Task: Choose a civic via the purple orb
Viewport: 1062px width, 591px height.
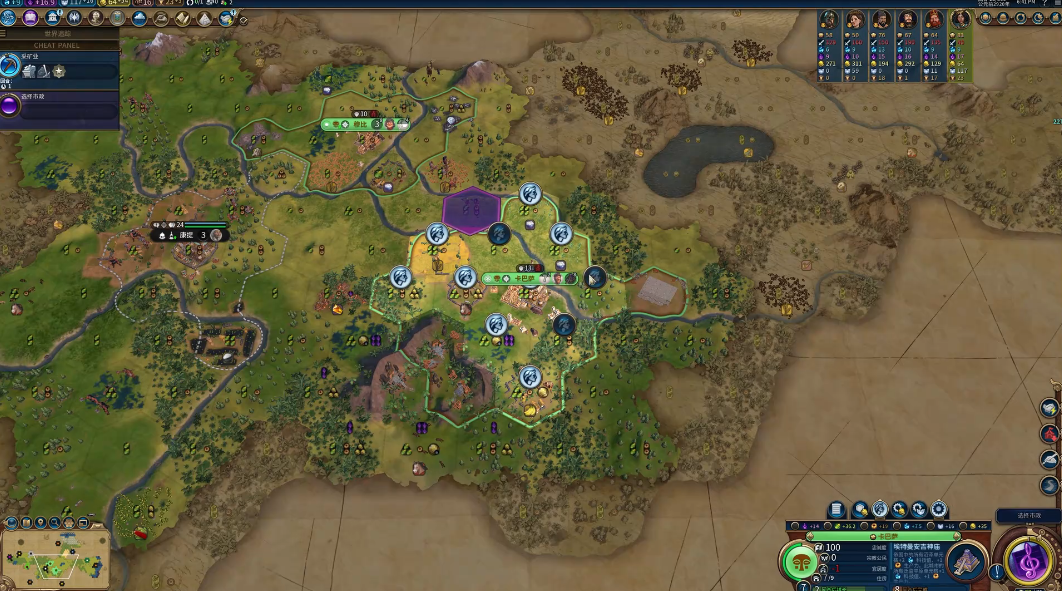Action: [10, 106]
